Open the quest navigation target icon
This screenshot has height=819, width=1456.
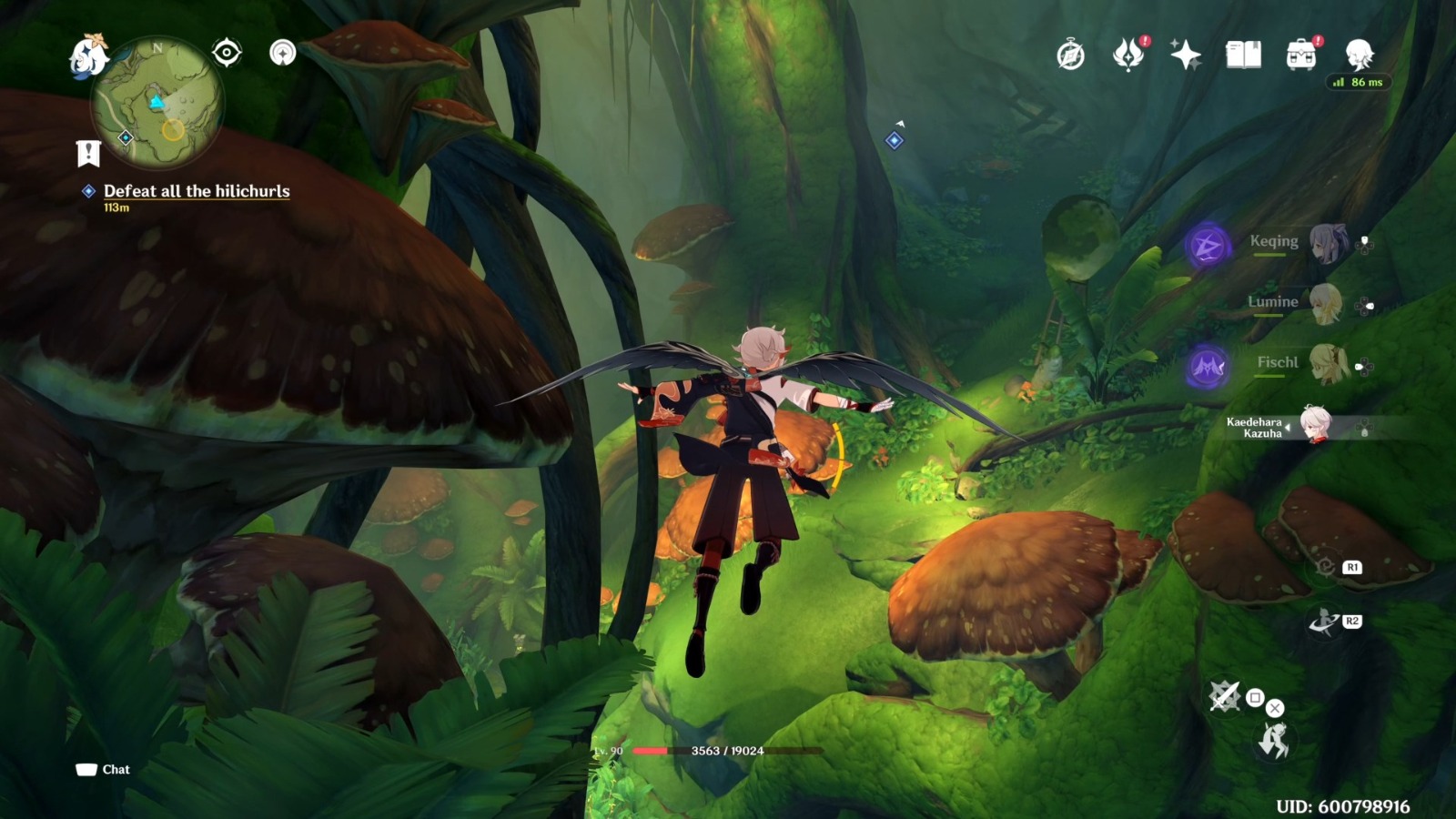pos(227,53)
